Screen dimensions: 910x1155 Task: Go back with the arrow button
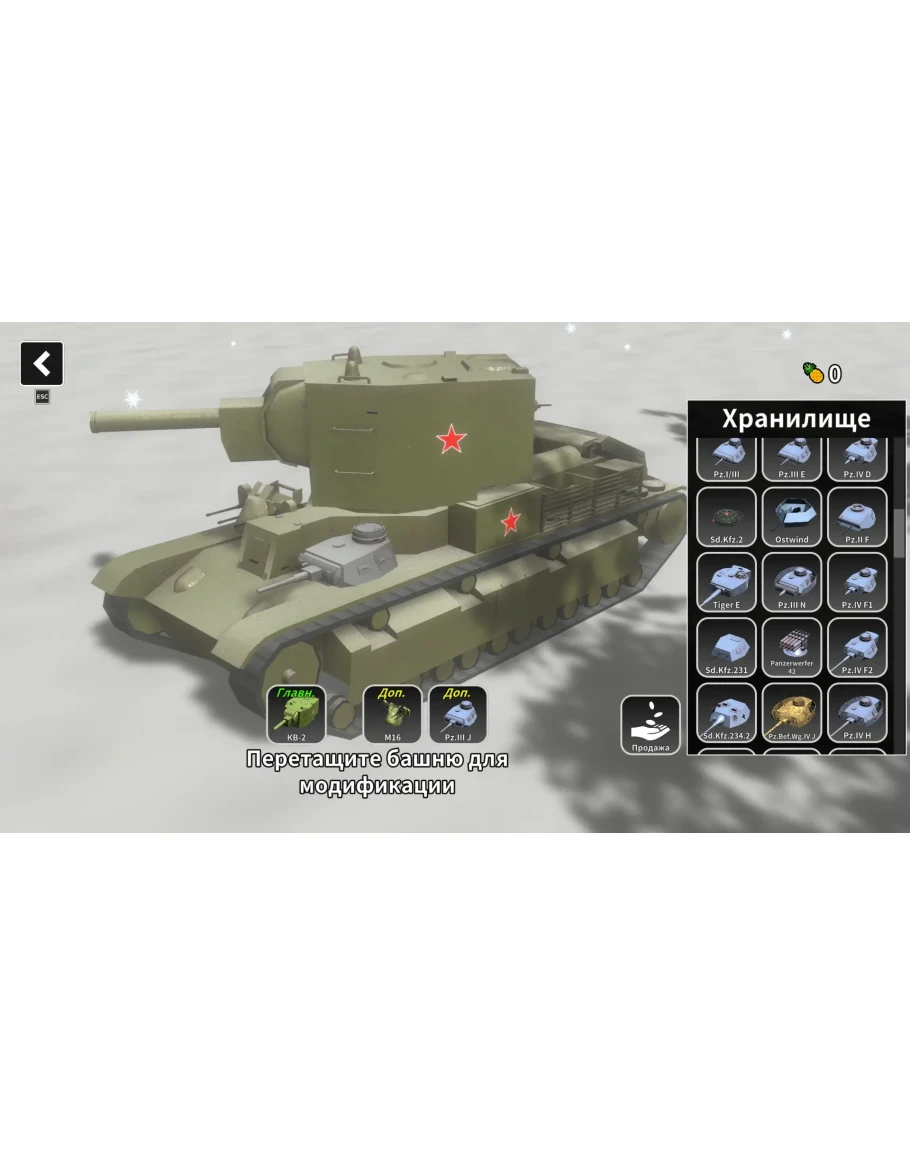point(42,363)
